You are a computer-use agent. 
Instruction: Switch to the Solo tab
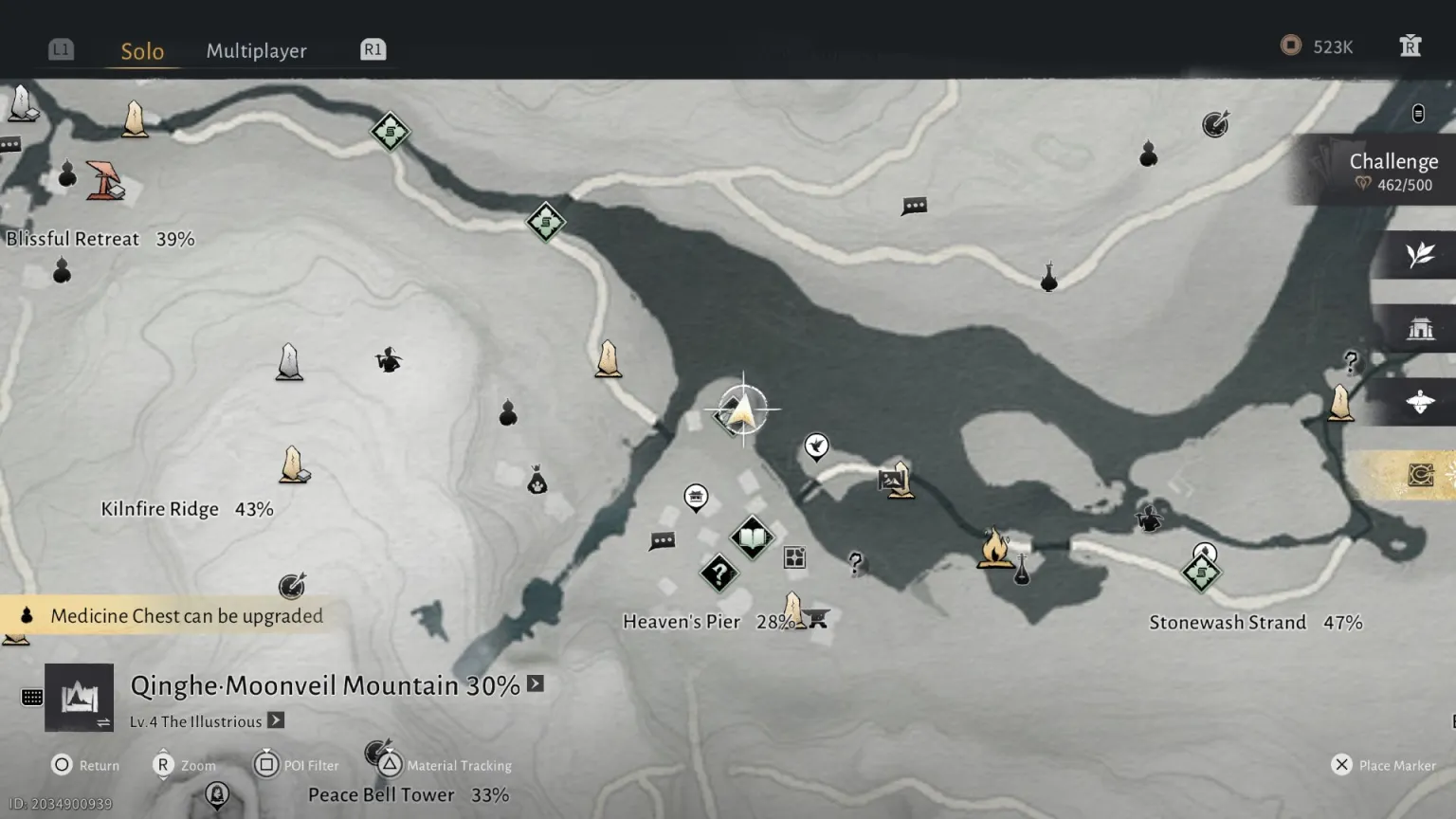[x=142, y=51]
